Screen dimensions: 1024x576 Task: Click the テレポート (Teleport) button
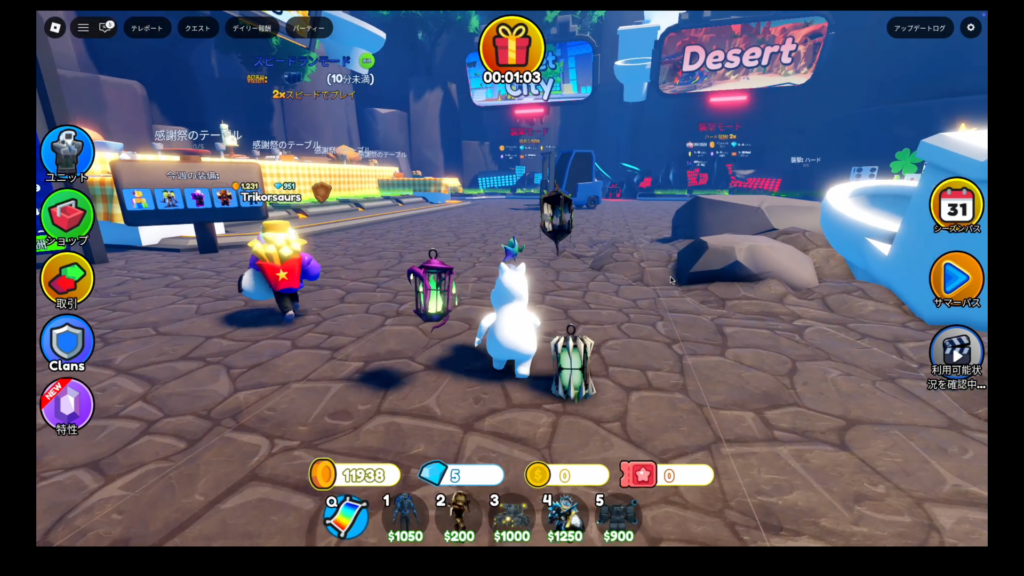pyautogui.click(x=148, y=28)
